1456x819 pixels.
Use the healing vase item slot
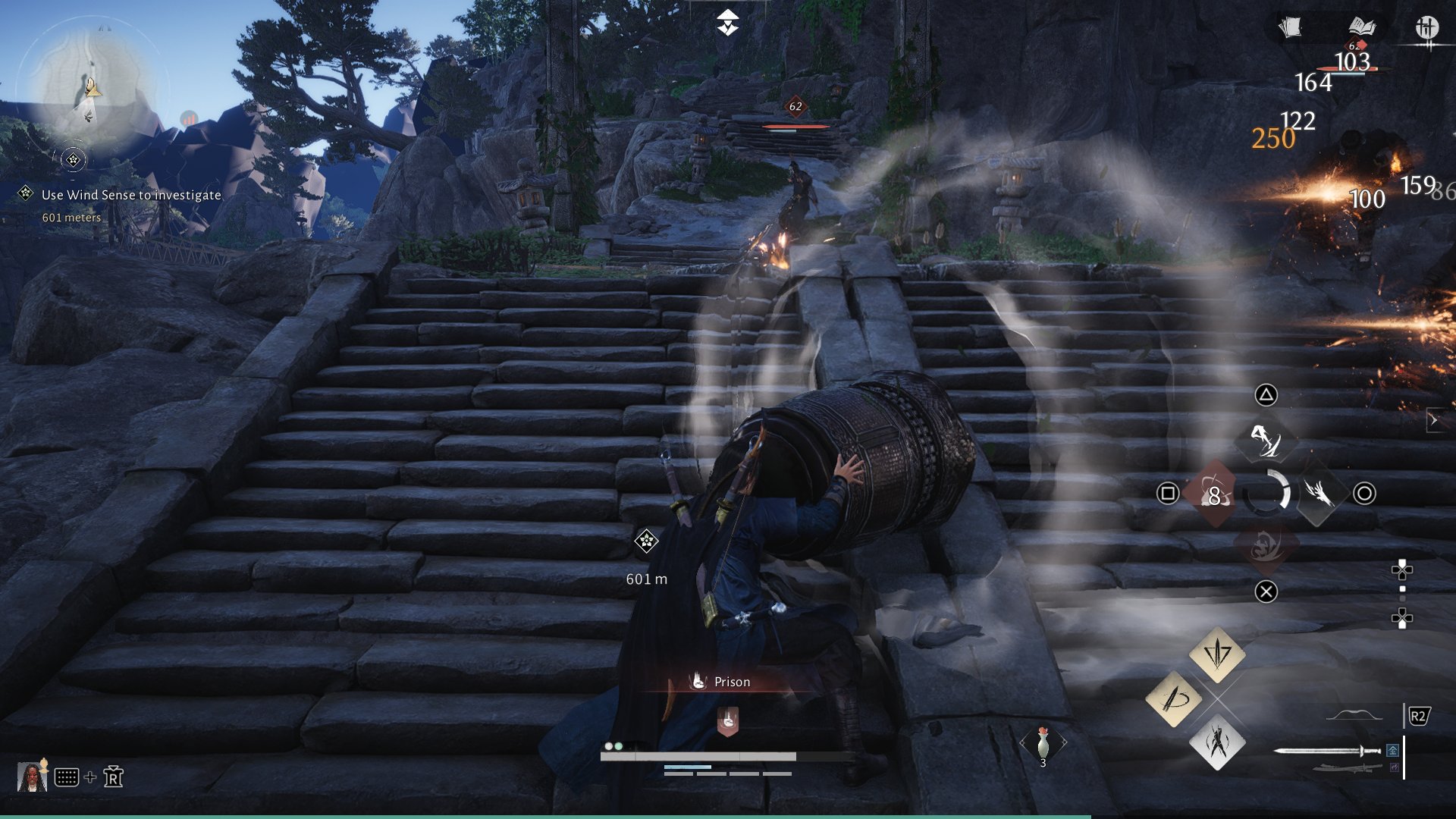pos(1043,743)
